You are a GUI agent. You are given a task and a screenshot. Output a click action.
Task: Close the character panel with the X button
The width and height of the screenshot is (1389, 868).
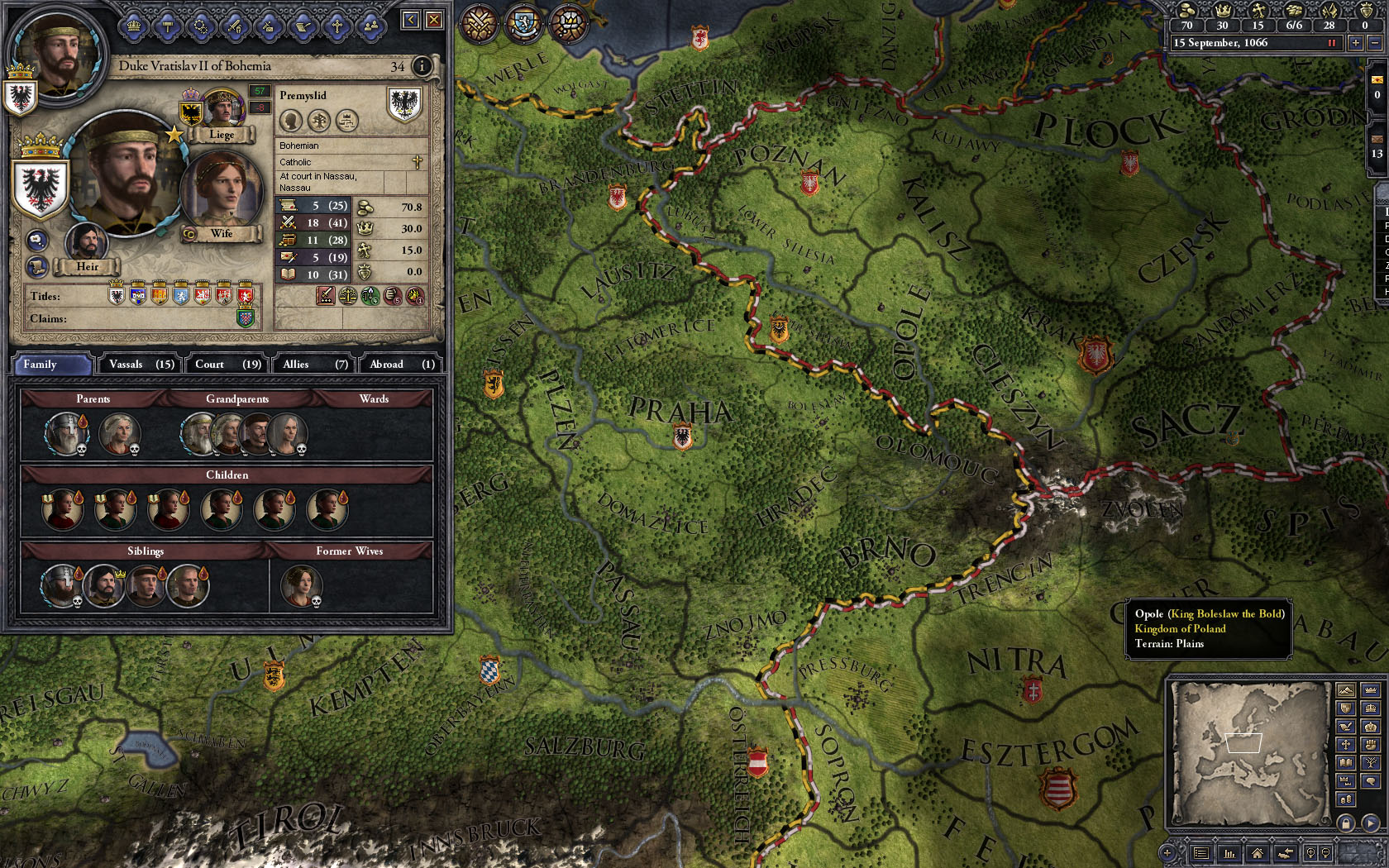434,20
